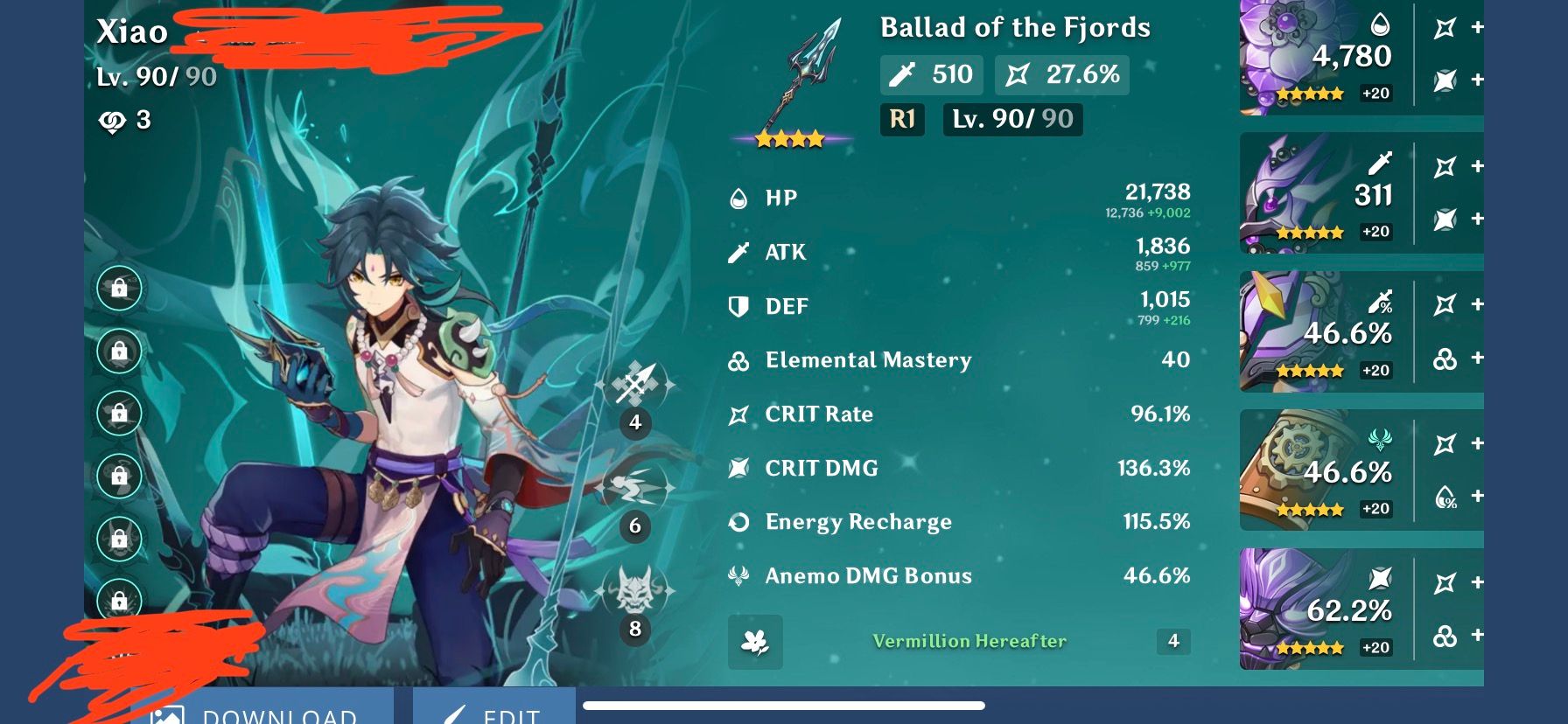1568x724 pixels.
Task: Click the CRIT Rate stat icon
Action: [738, 414]
